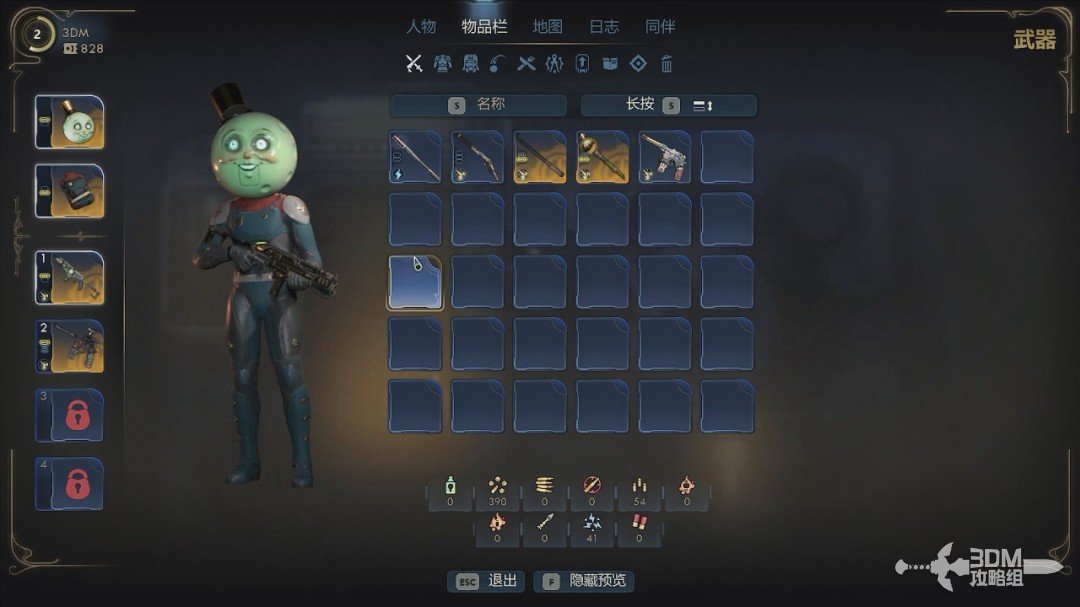Switch to the 同伴 companions tab
The width and height of the screenshot is (1080, 607).
pyautogui.click(x=660, y=27)
